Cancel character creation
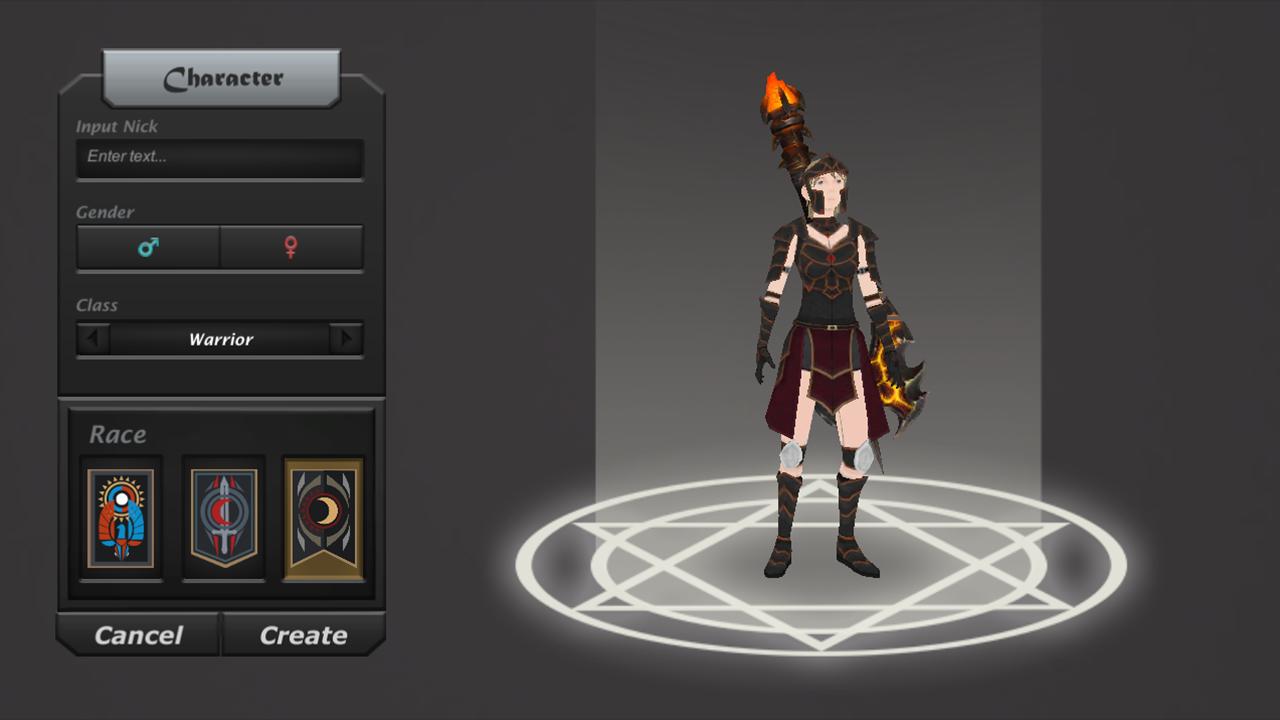 pyautogui.click(x=138, y=635)
